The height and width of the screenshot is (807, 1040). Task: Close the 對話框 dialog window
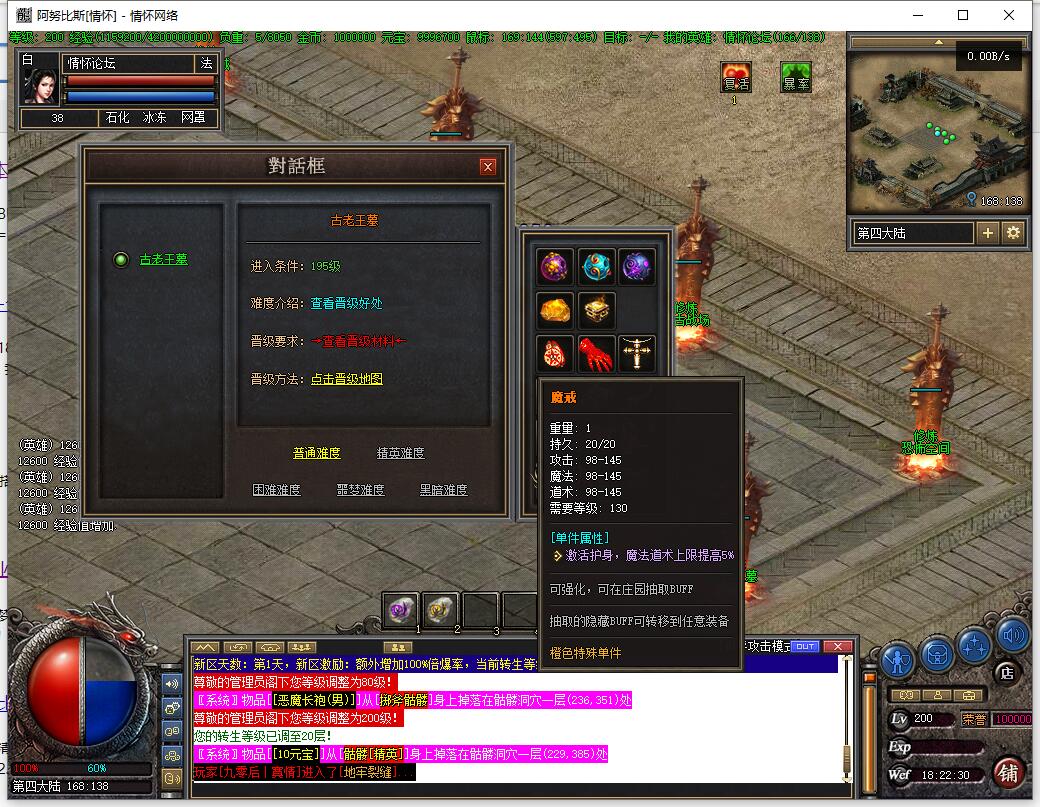coord(487,167)
